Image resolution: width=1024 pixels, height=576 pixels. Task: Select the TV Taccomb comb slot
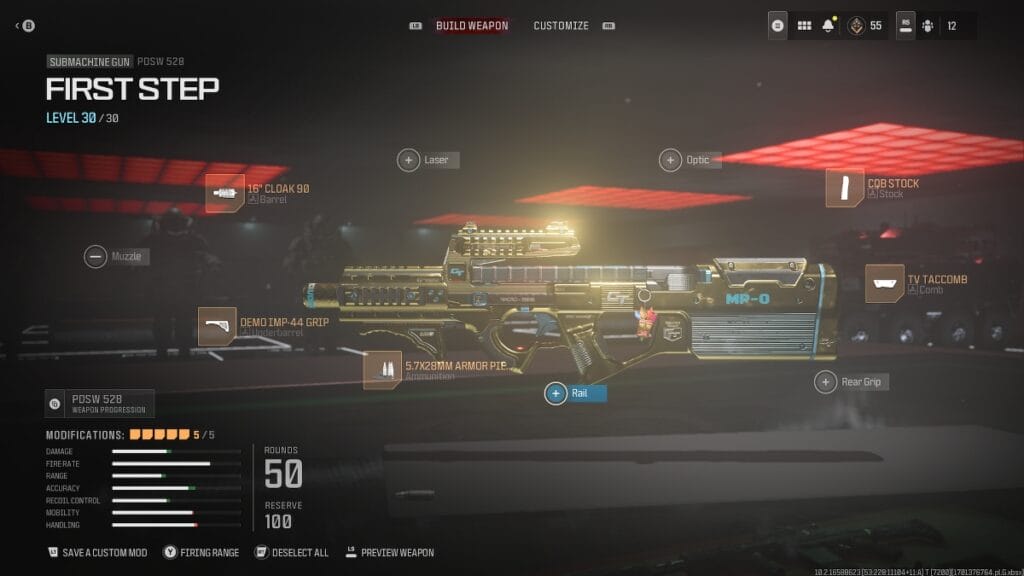(x=884, y=283)
